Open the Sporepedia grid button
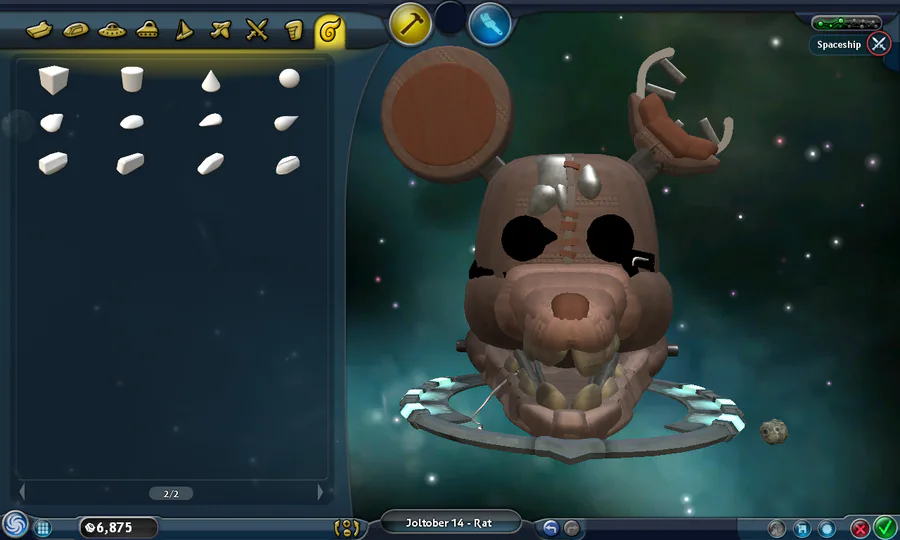This screenshot has height=540, width=900. point(43,527)
